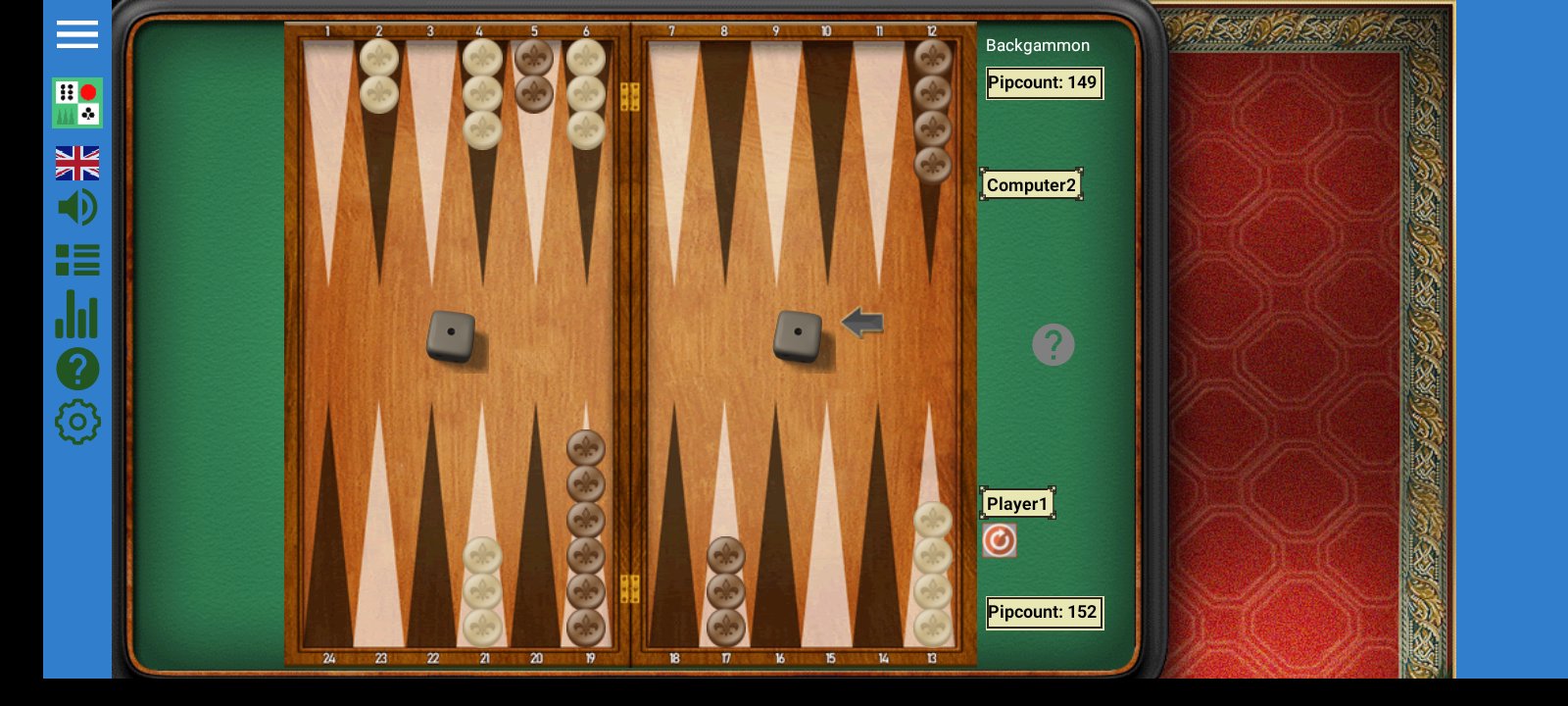The width and height of the screenshot is (1568, 706).
Task: Click the grey hint question mark on board
Action: click(1053, 344)
